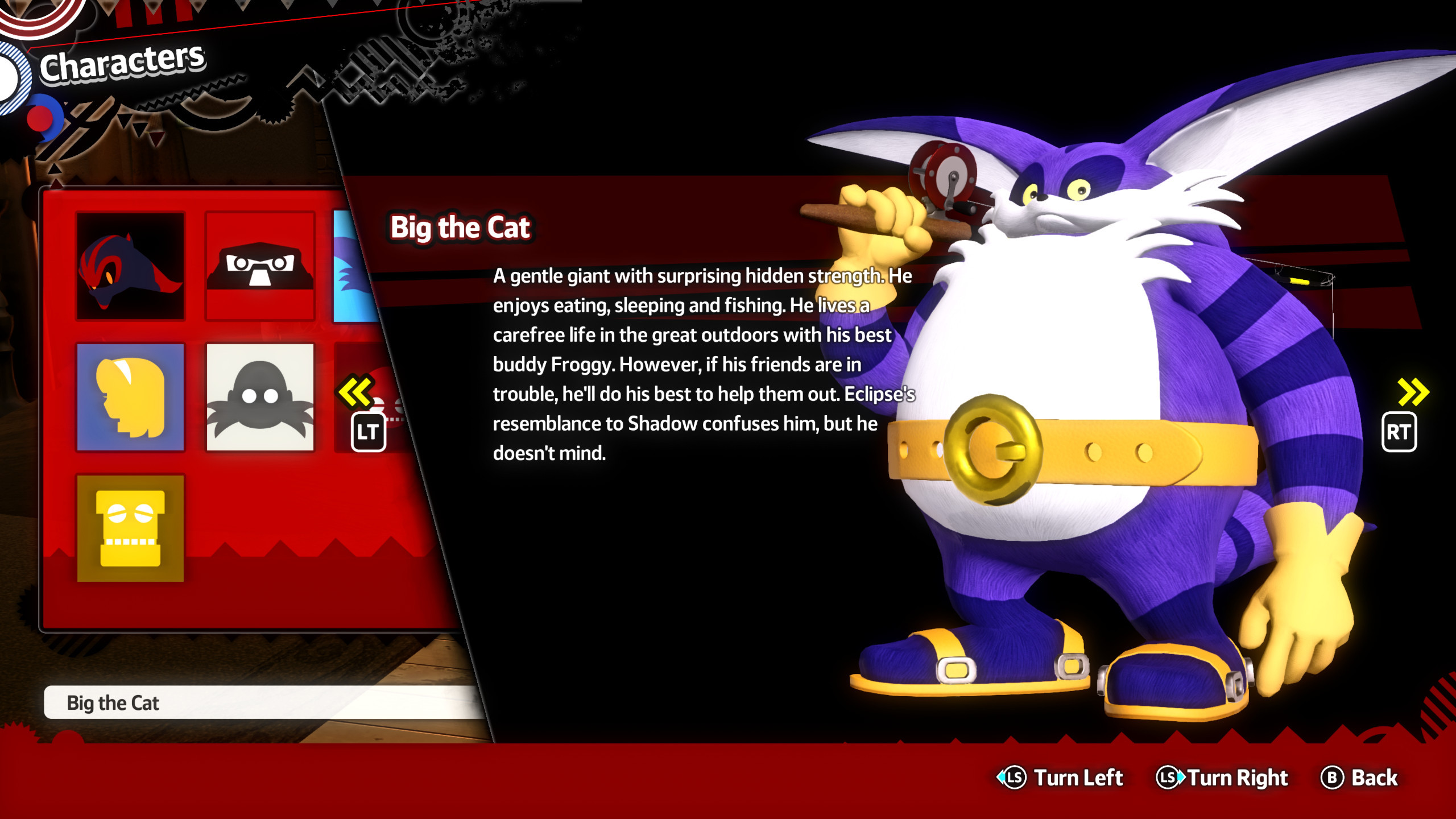Click Turn Left to rotate the model
The width and height of the screenshot is (1456, 819).
point(1061,777)
